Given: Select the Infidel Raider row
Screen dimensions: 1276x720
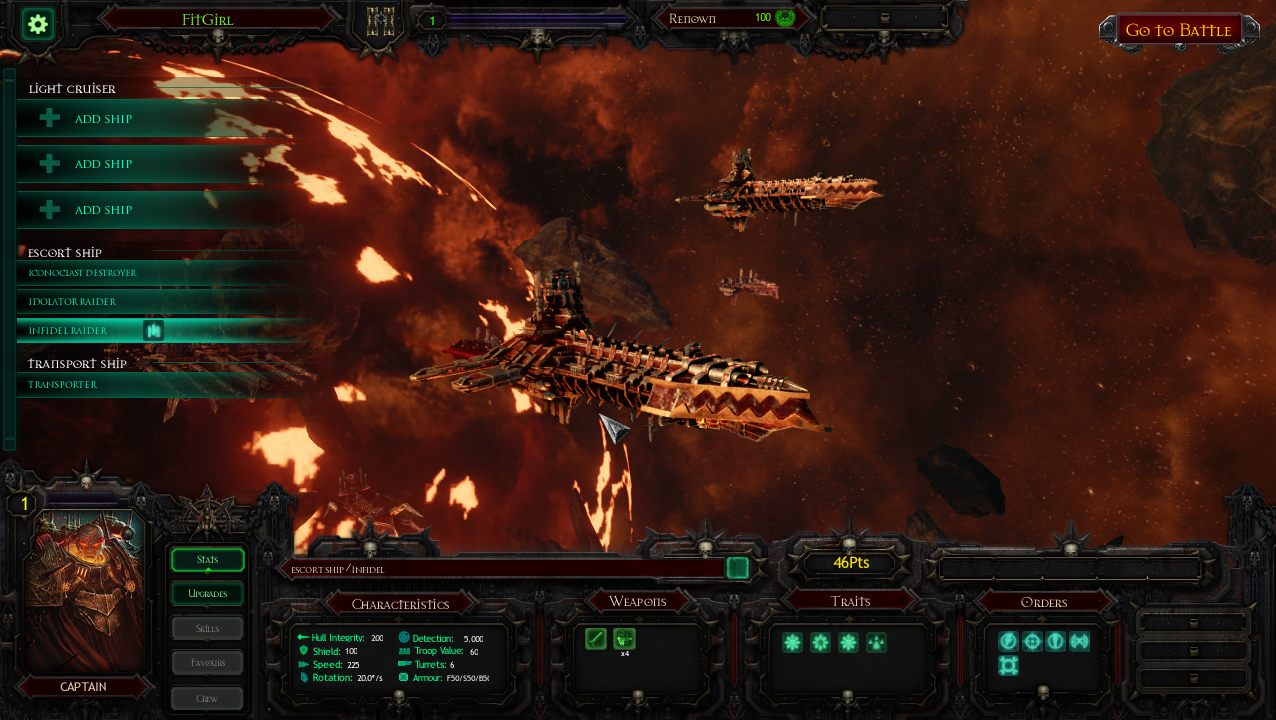Looking at the screenshot, I should 68,331.
